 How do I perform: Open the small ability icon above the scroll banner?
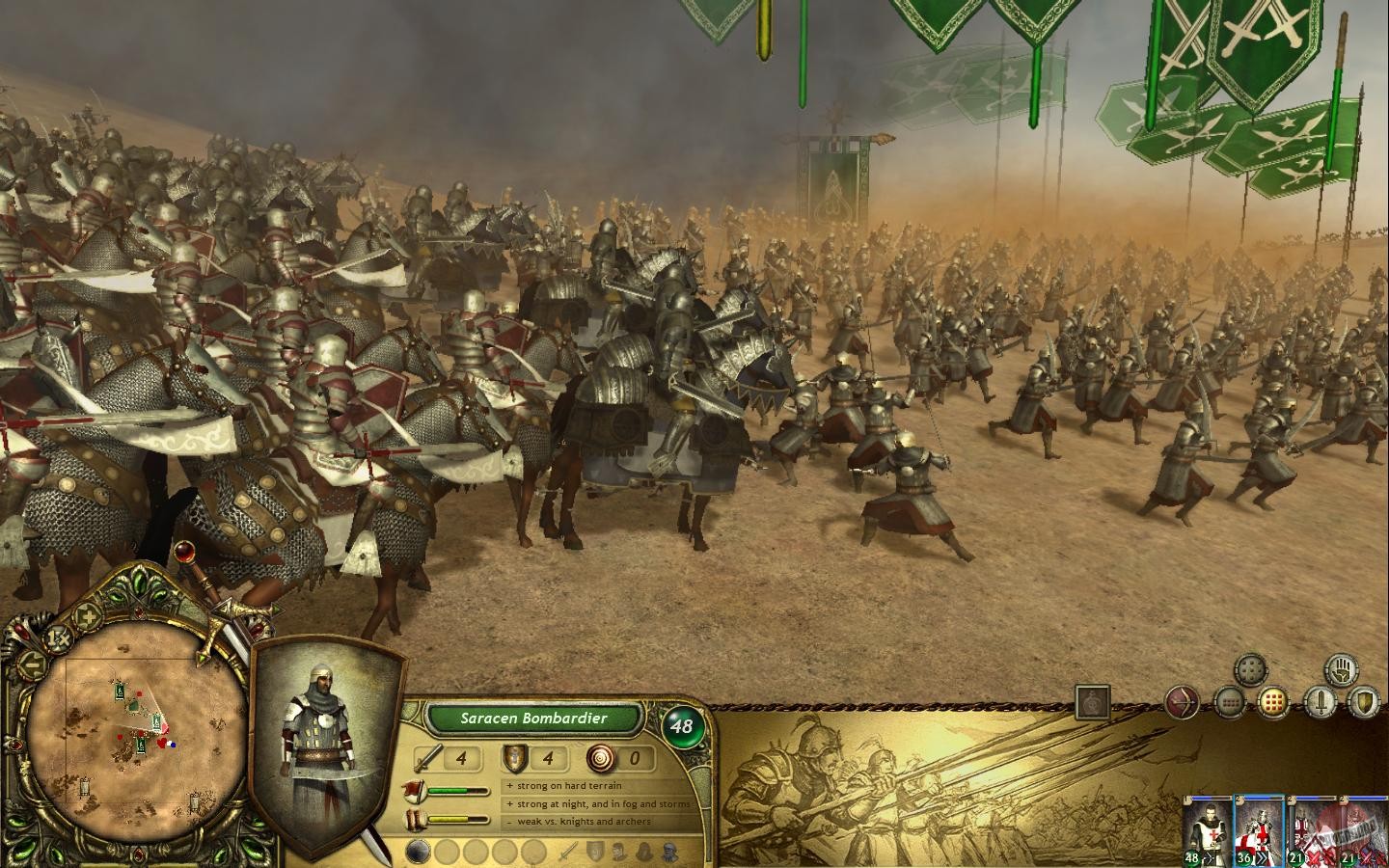[x=1091, y=701]
